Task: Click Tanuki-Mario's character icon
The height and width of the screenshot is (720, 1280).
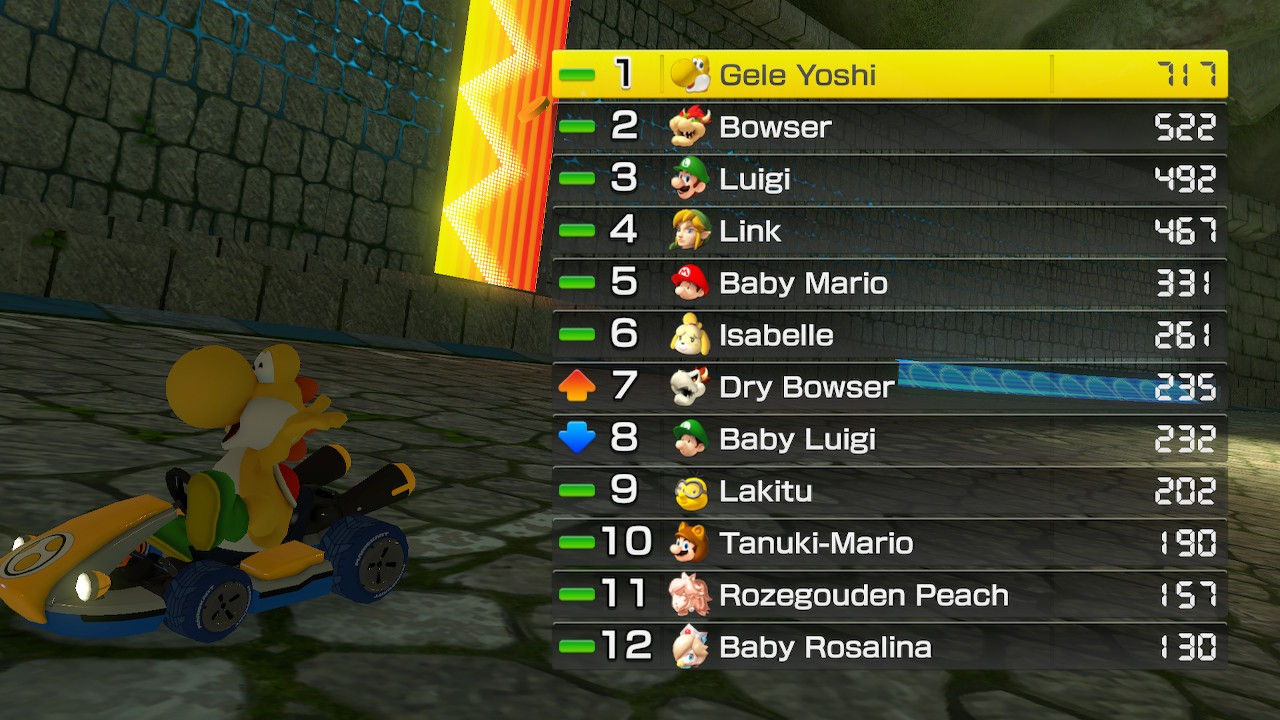Action: (x=690, y=543)
